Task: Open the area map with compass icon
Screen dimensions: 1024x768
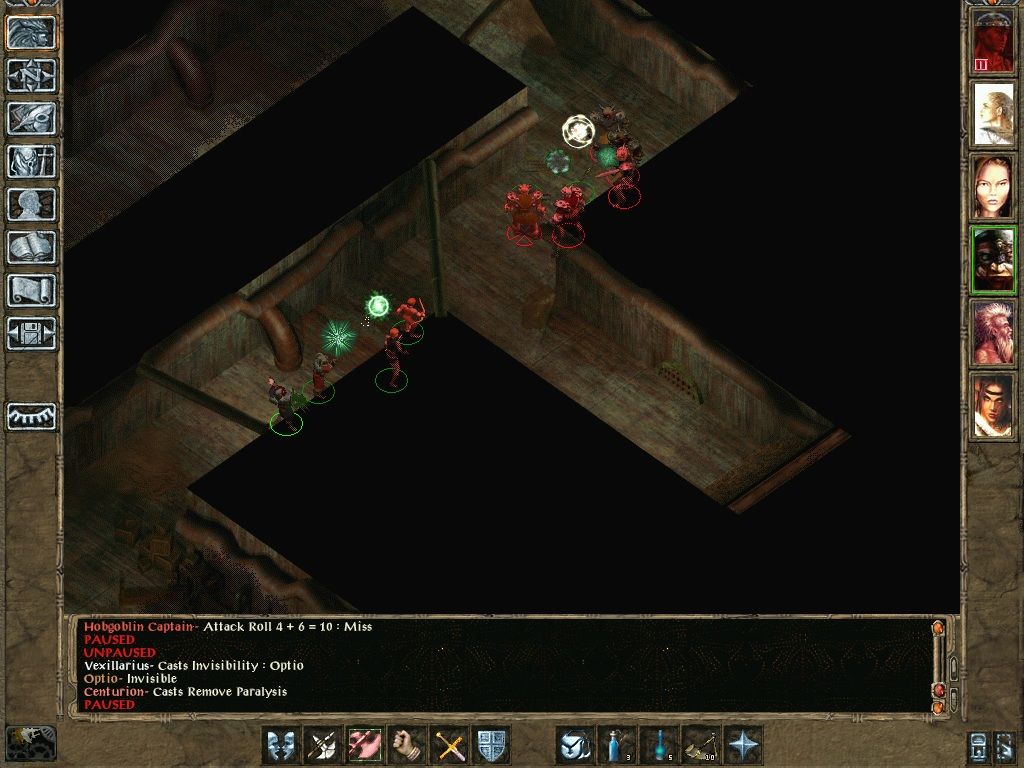Action: [32, 75]
